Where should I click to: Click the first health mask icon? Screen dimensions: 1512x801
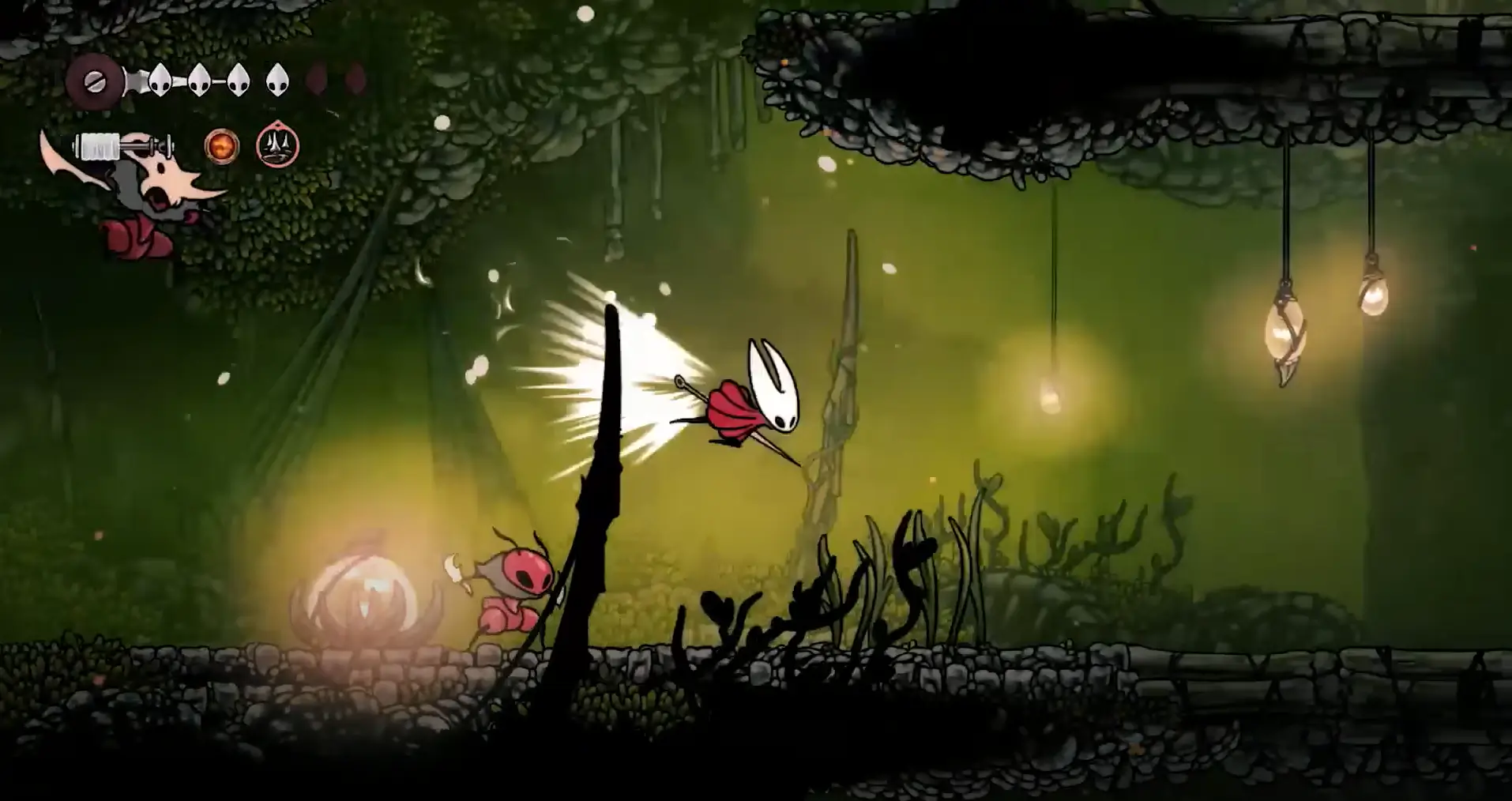(160, 80)
